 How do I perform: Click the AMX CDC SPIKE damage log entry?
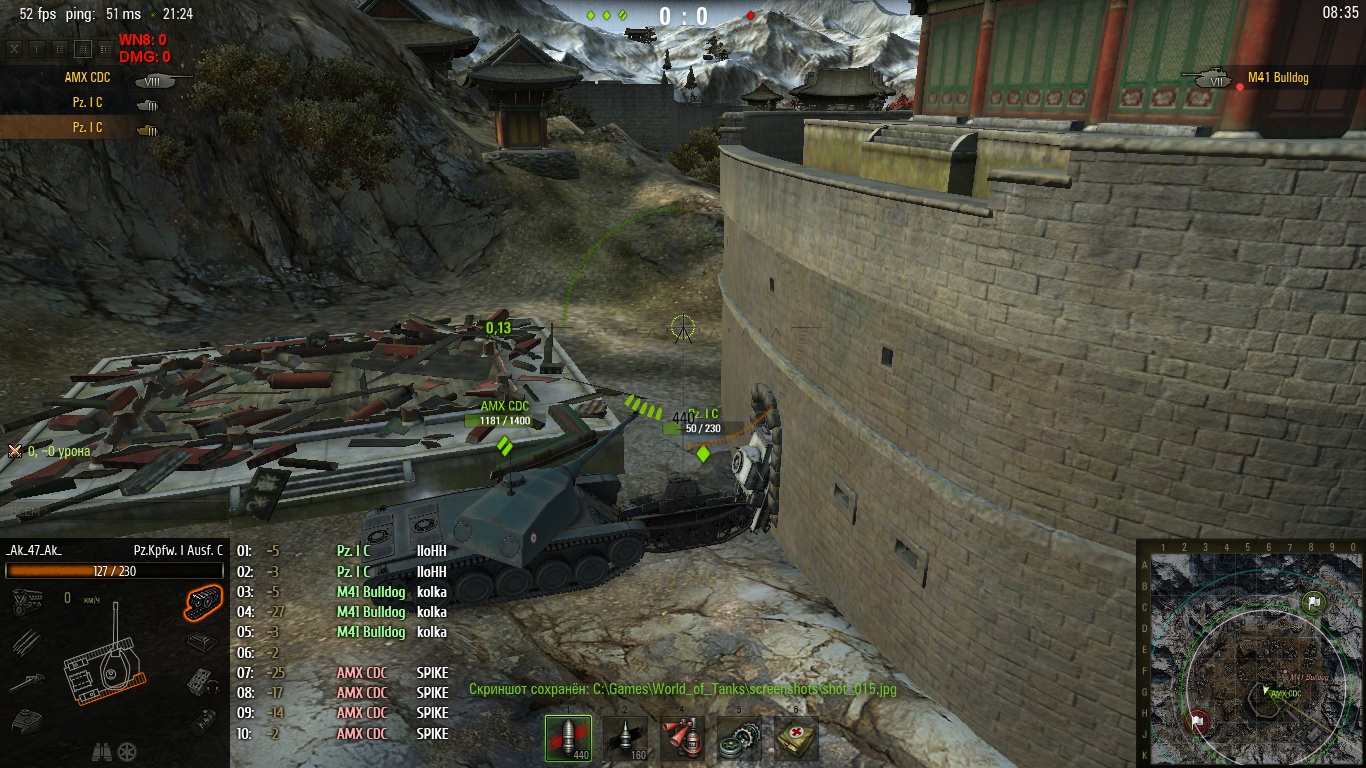click(390, 673)
